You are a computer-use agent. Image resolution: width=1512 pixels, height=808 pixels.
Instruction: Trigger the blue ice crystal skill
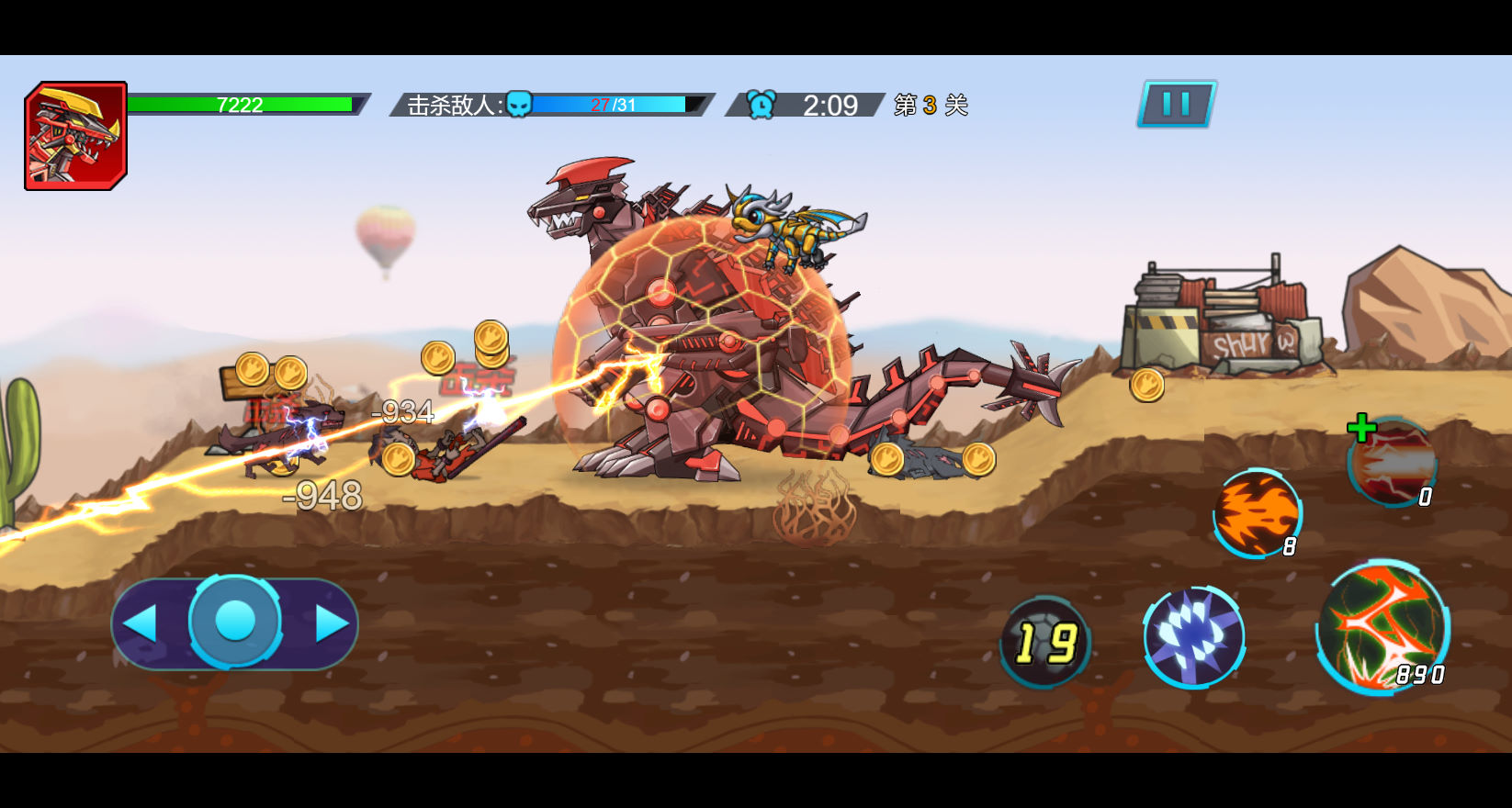(x=1193, y=637)
